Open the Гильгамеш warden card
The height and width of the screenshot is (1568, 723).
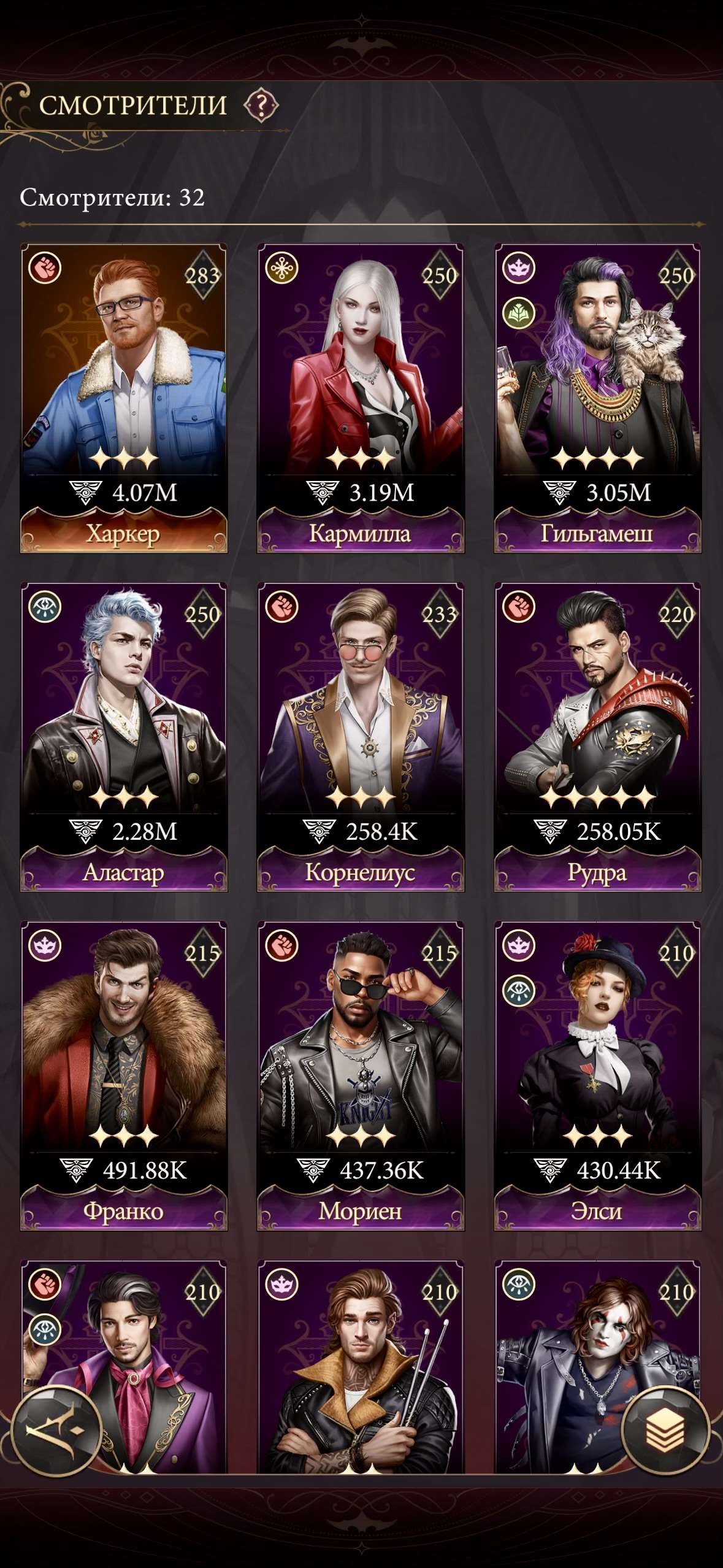(597, 398)
